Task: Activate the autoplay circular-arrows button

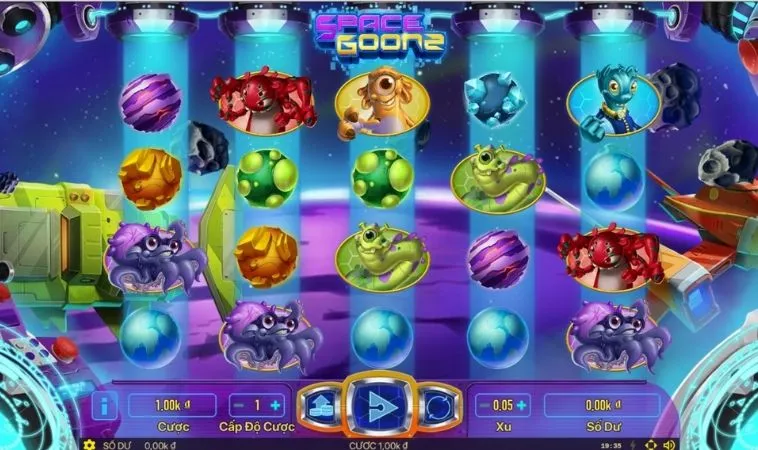Action: 438,405
